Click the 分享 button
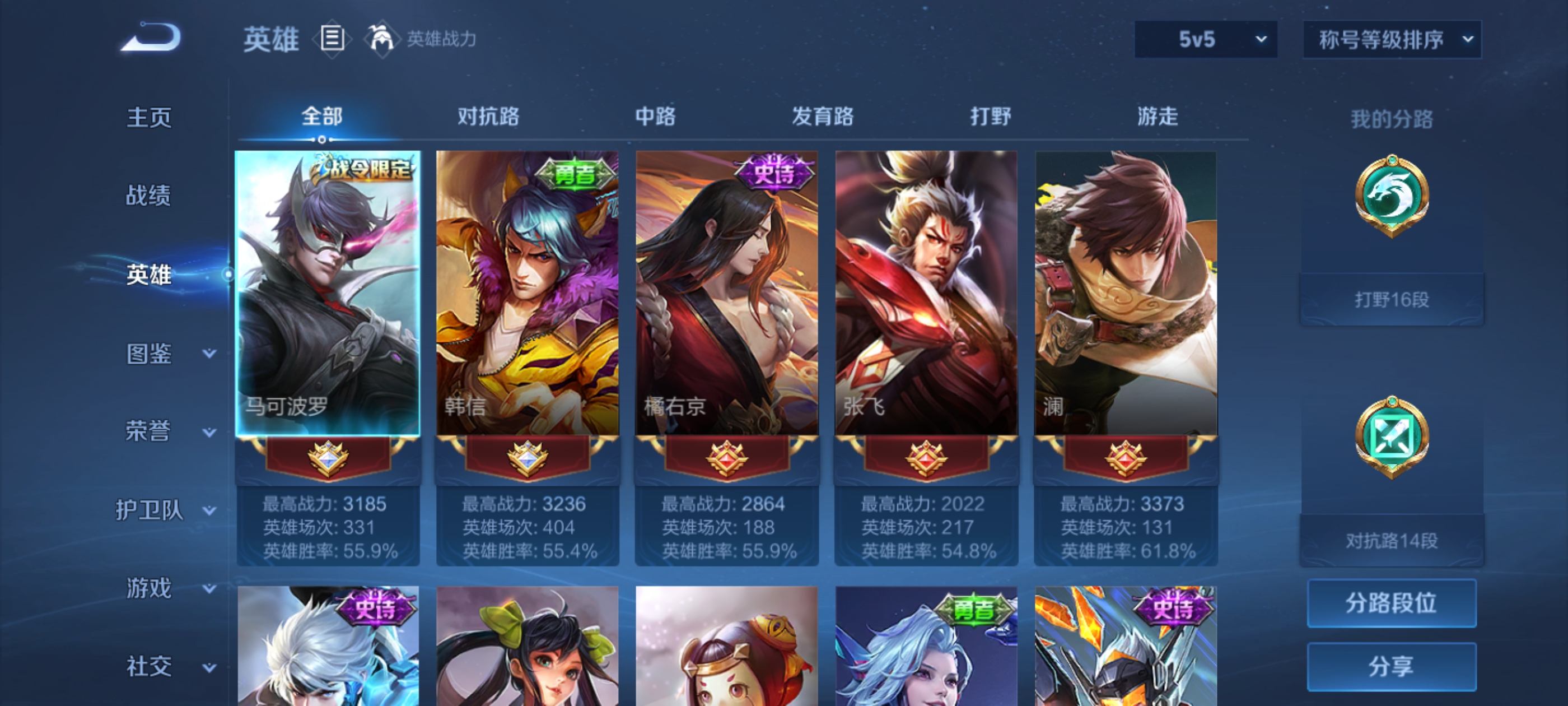The image size is (1568, 706). tap(1392, 666)
